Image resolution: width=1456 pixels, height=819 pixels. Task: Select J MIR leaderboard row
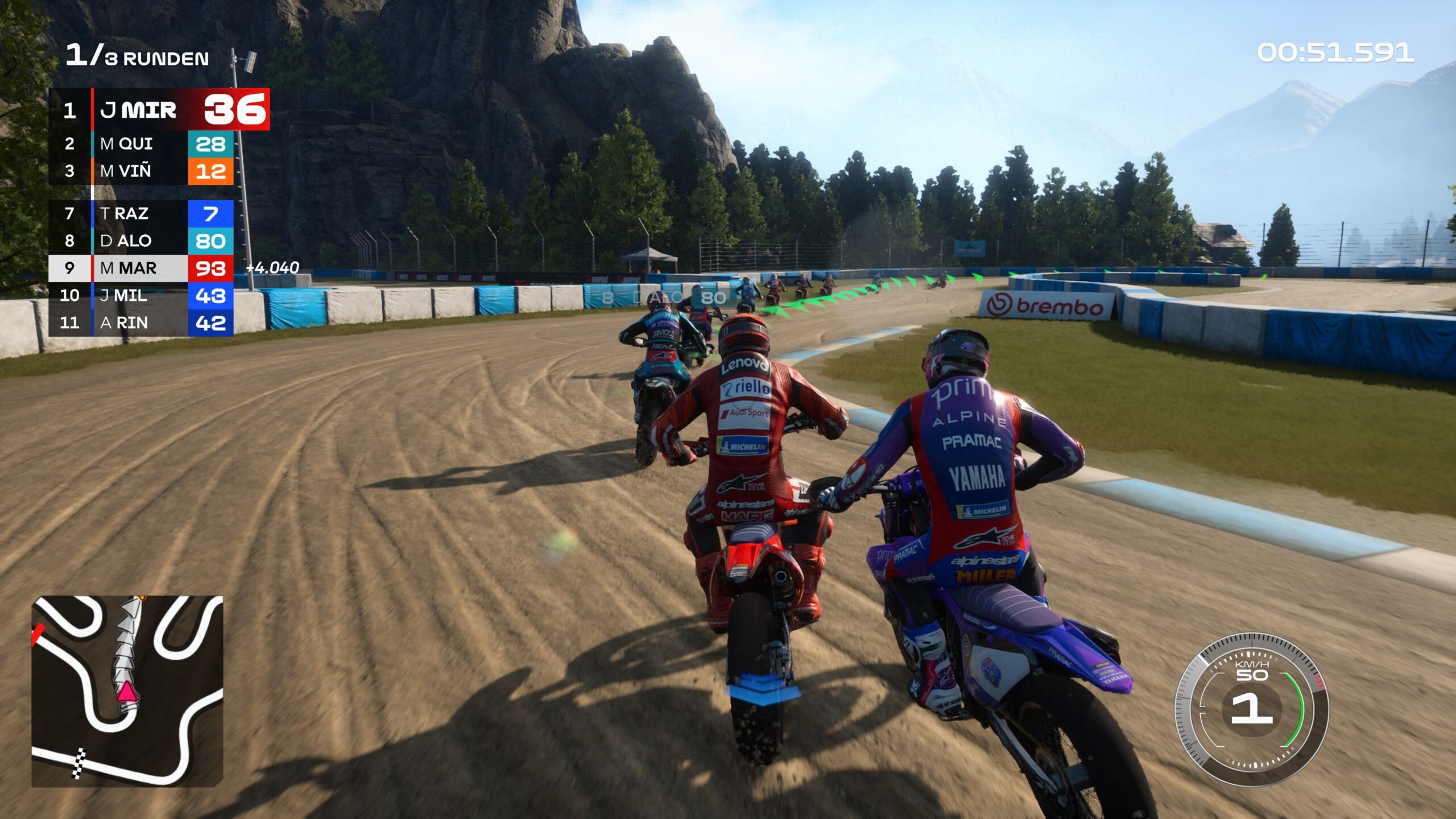[159, 109]
